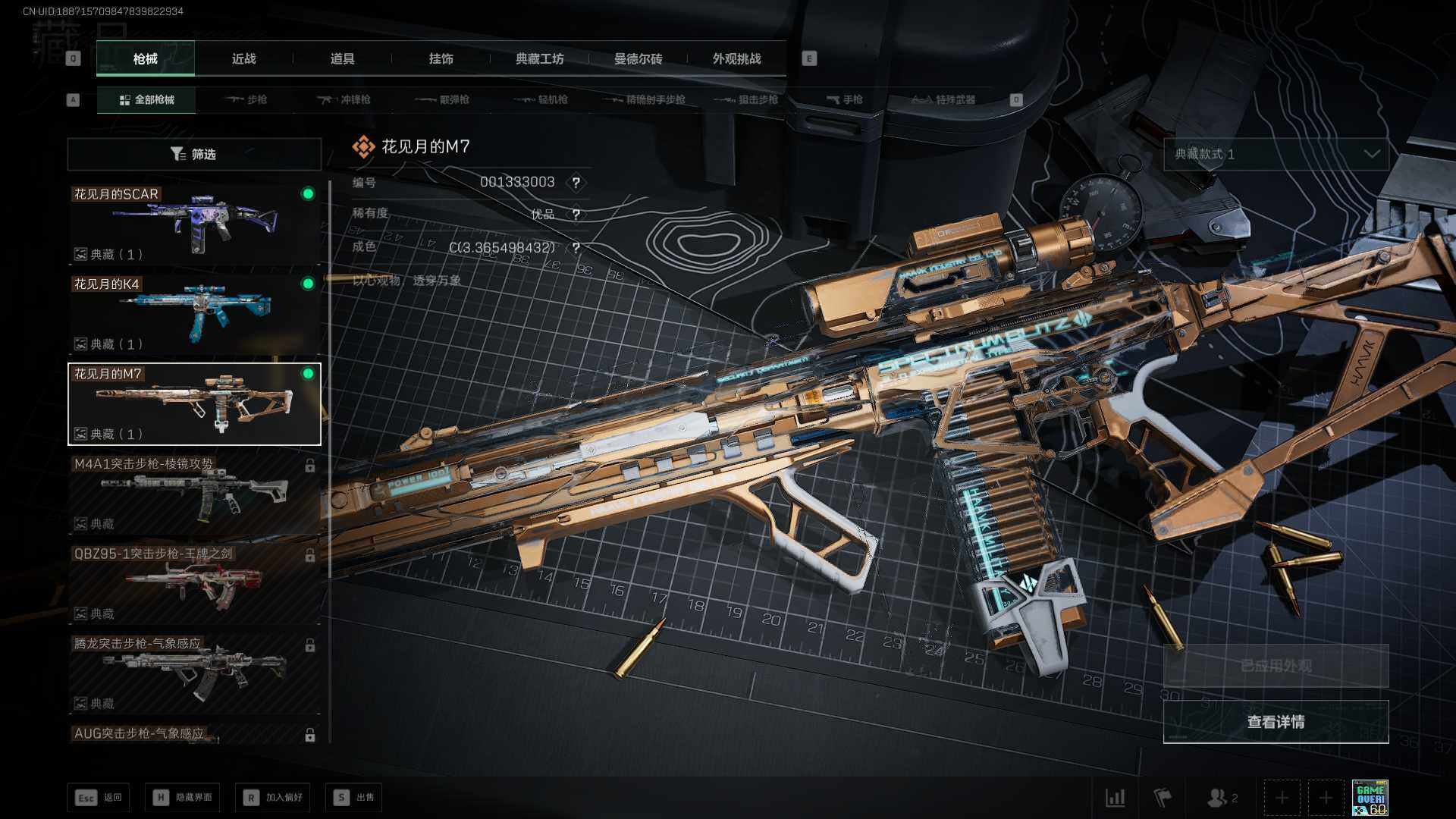Switch to the 近战 melee tab

tap(243, 59)
